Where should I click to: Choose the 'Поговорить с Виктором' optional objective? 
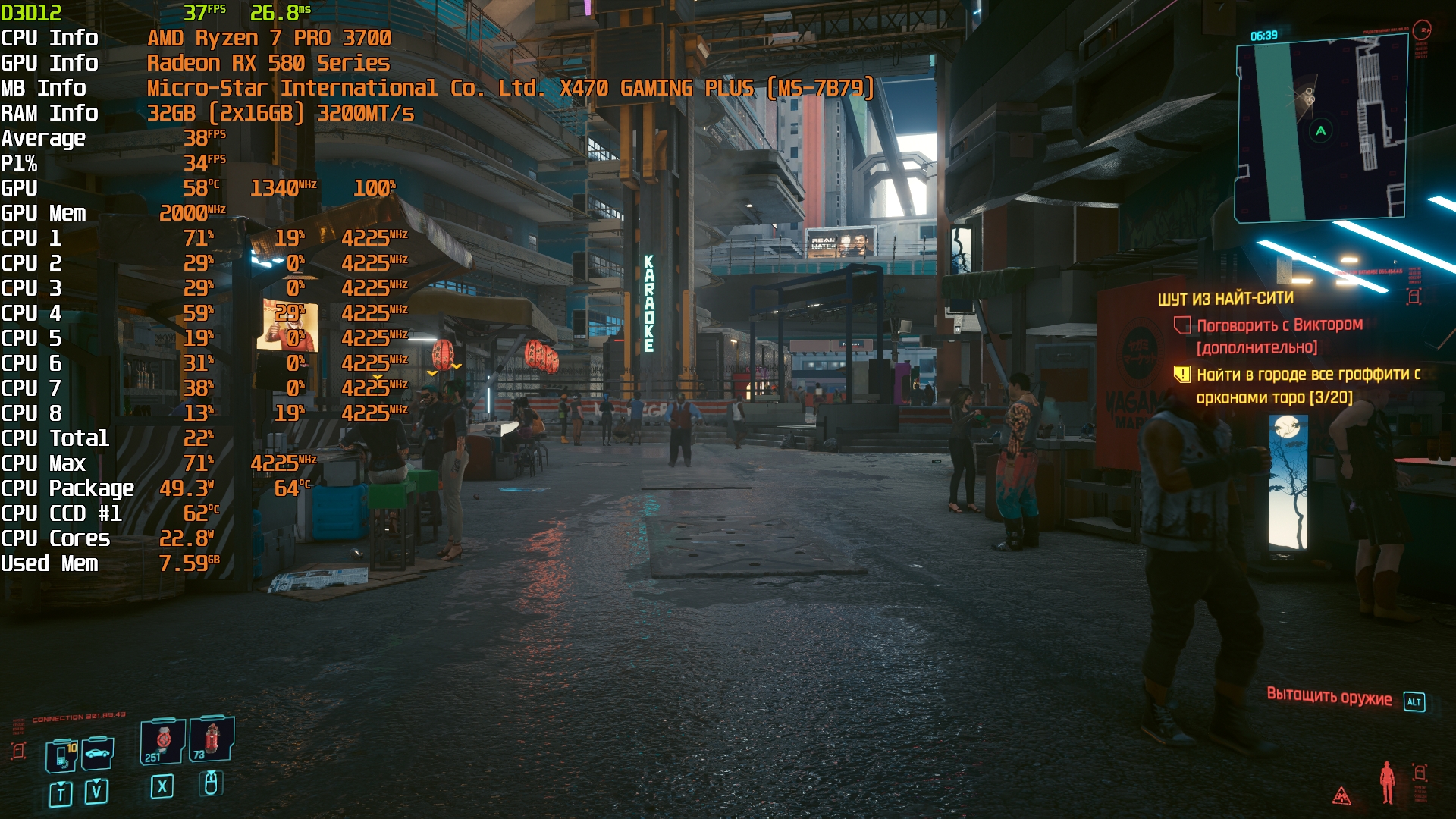(1279, 325)
